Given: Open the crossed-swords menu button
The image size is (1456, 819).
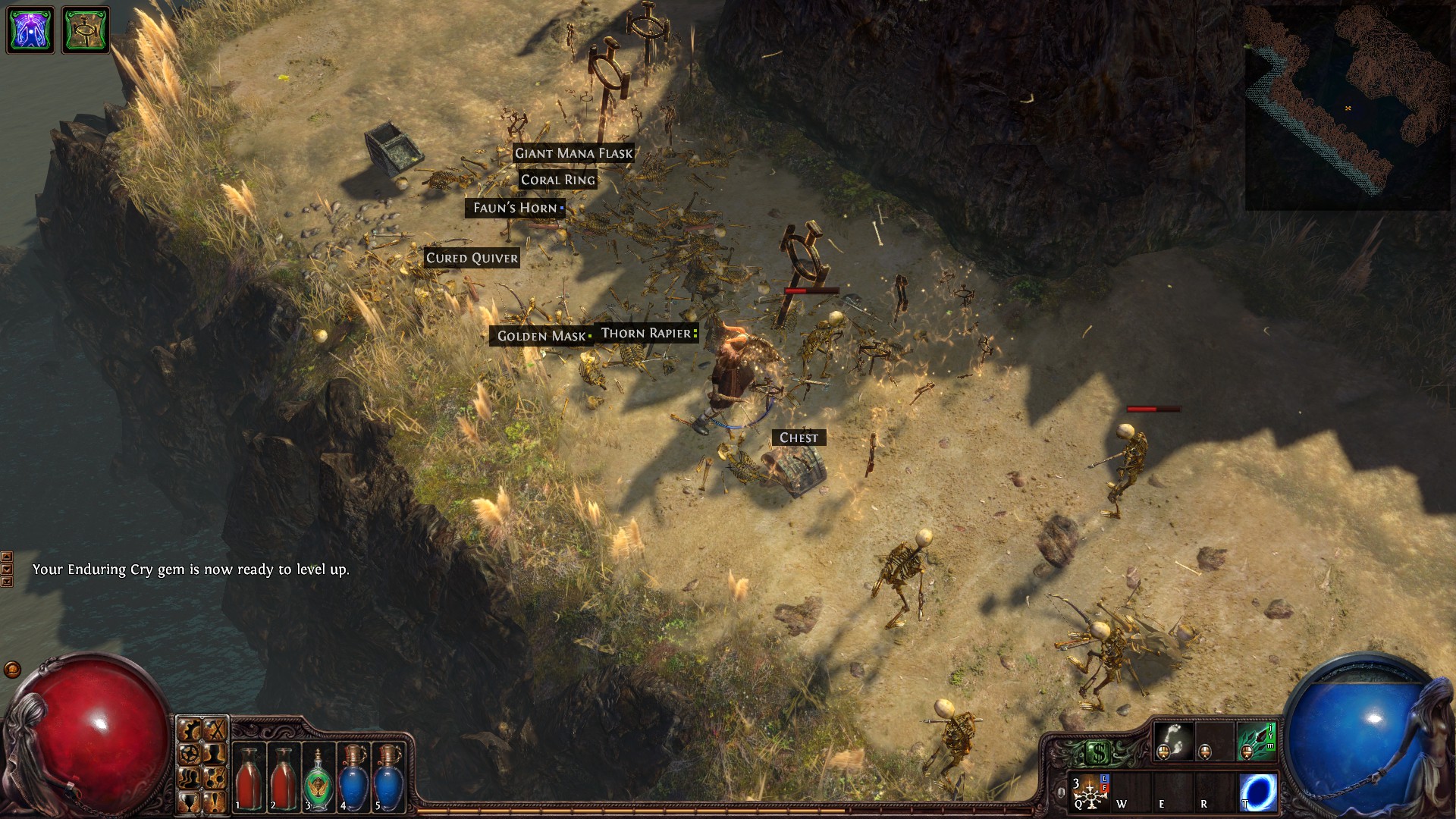Looking at the screenshot, I should pos(215,731).
